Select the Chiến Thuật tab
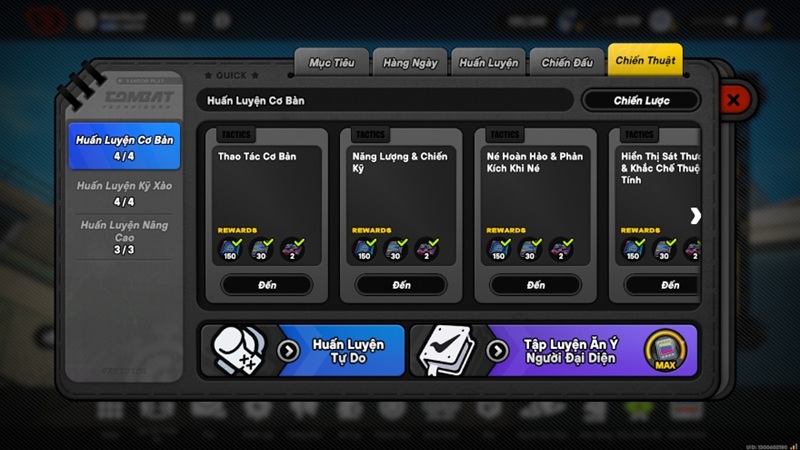Screen dimensions: 800x450 point(645,61)
